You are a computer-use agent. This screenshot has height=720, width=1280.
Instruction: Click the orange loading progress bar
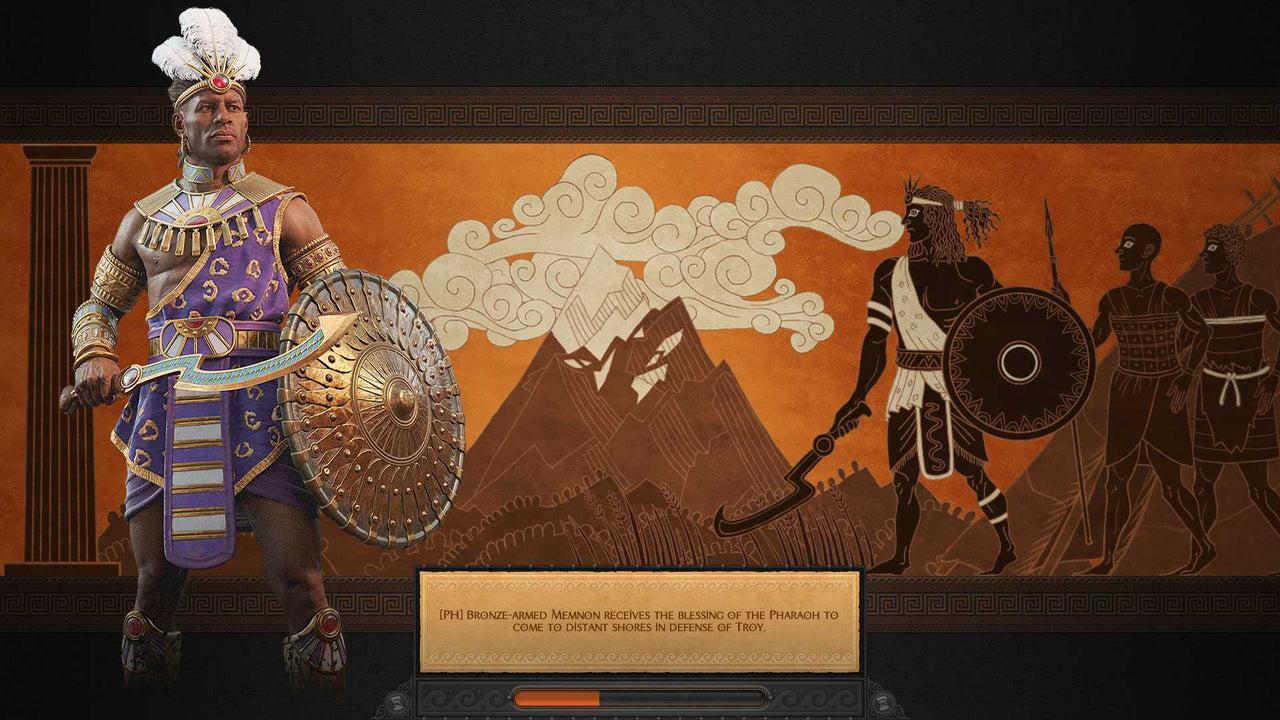click(x=555, y=698)
